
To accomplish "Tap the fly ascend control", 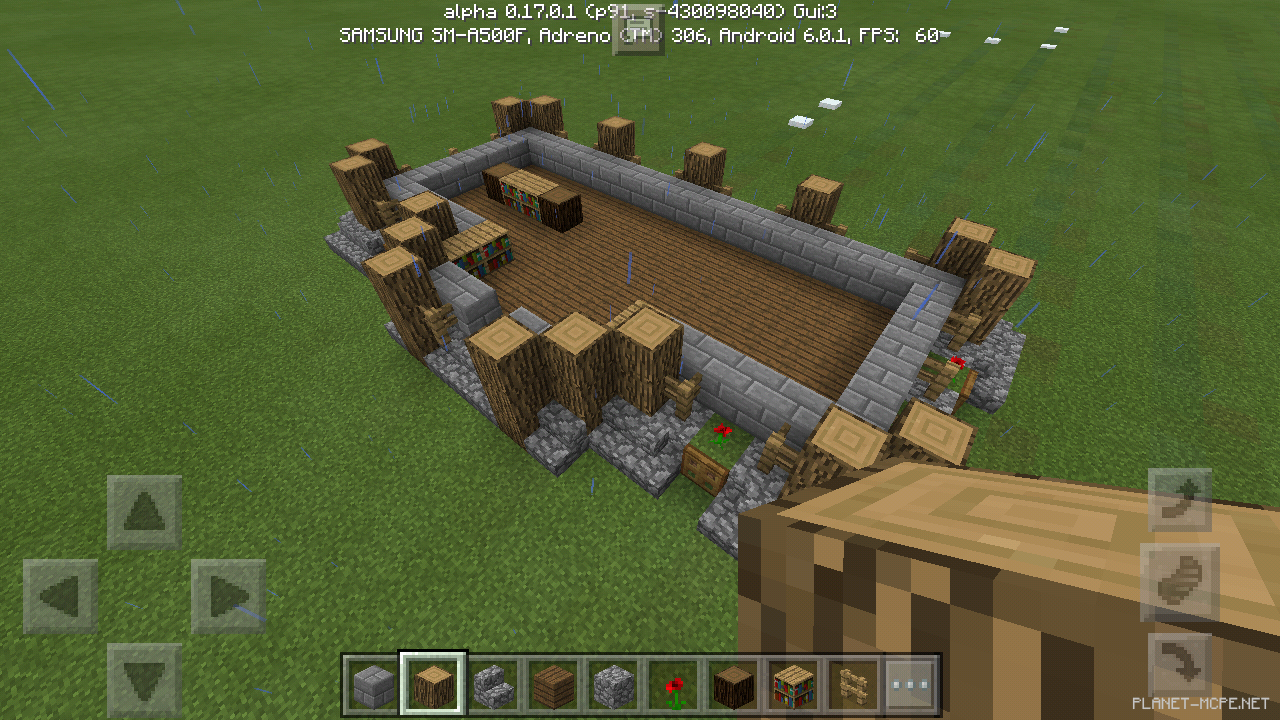I will click(x=1180, y=500).
